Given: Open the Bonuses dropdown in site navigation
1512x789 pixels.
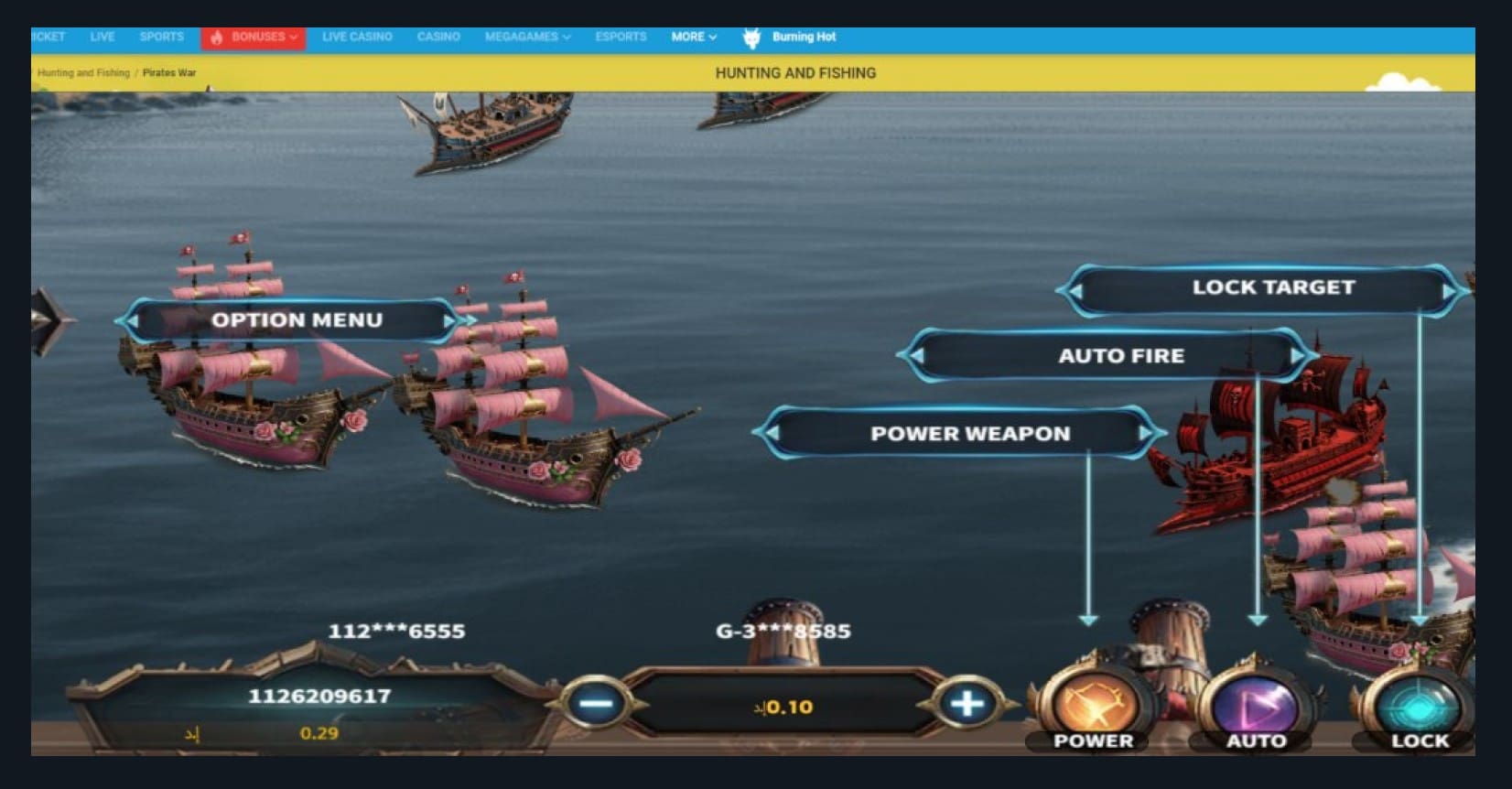Looking at the screenshot, I should (254, 38).
